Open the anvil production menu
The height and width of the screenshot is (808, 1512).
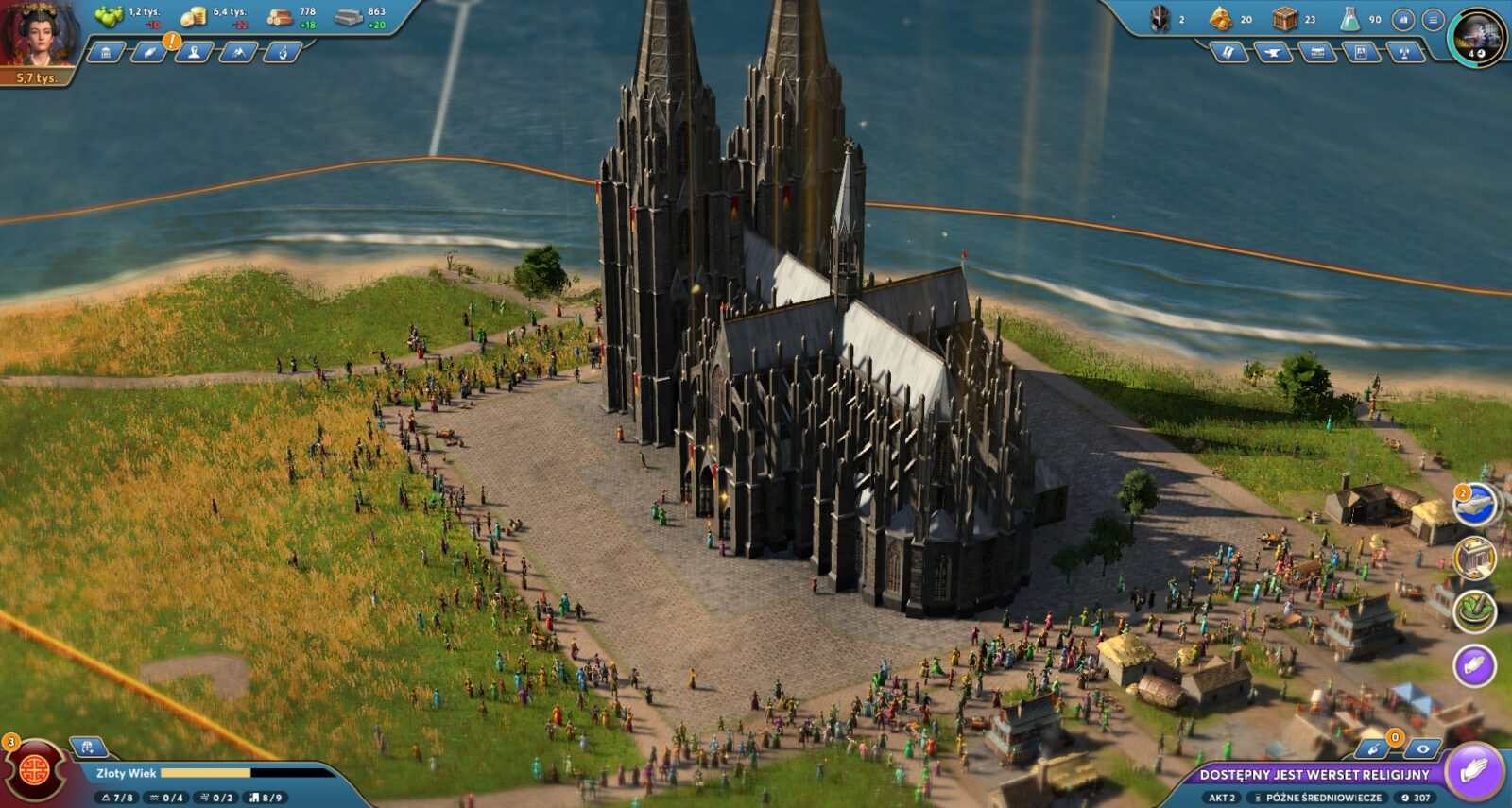[1273, 52]
